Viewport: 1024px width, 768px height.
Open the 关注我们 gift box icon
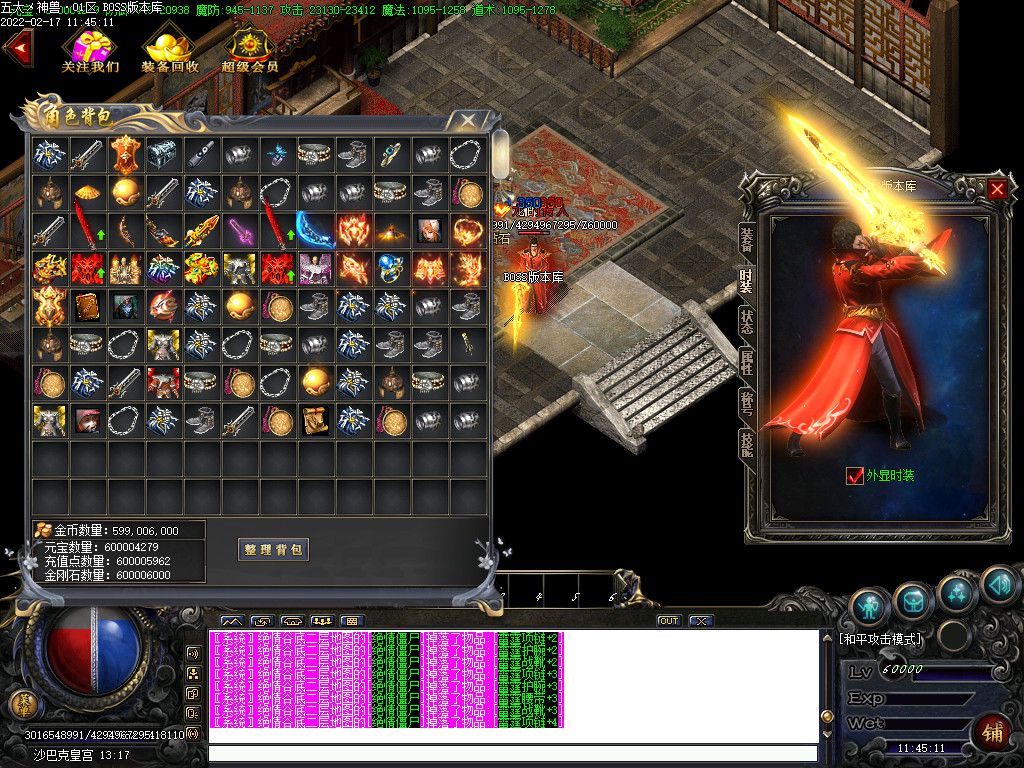point(90,49)
